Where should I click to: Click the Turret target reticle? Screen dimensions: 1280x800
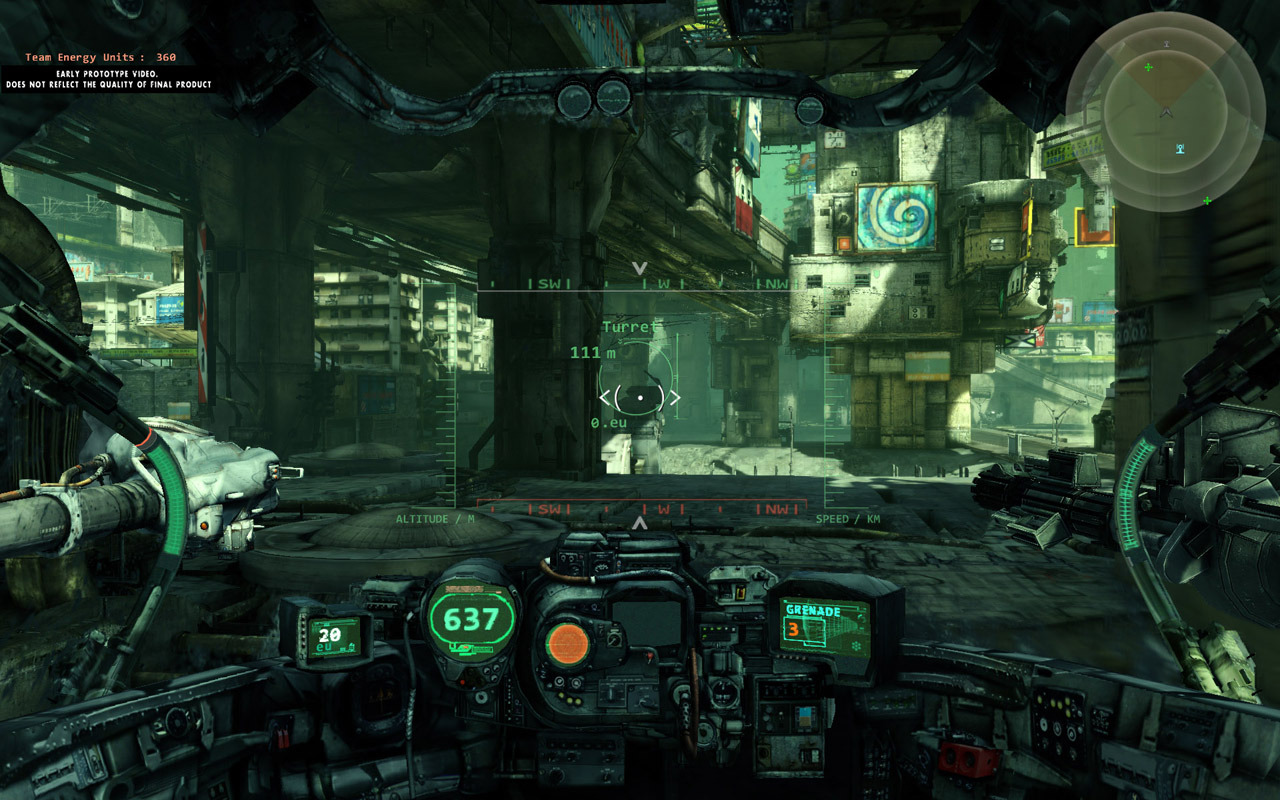(x=640, y=397)
